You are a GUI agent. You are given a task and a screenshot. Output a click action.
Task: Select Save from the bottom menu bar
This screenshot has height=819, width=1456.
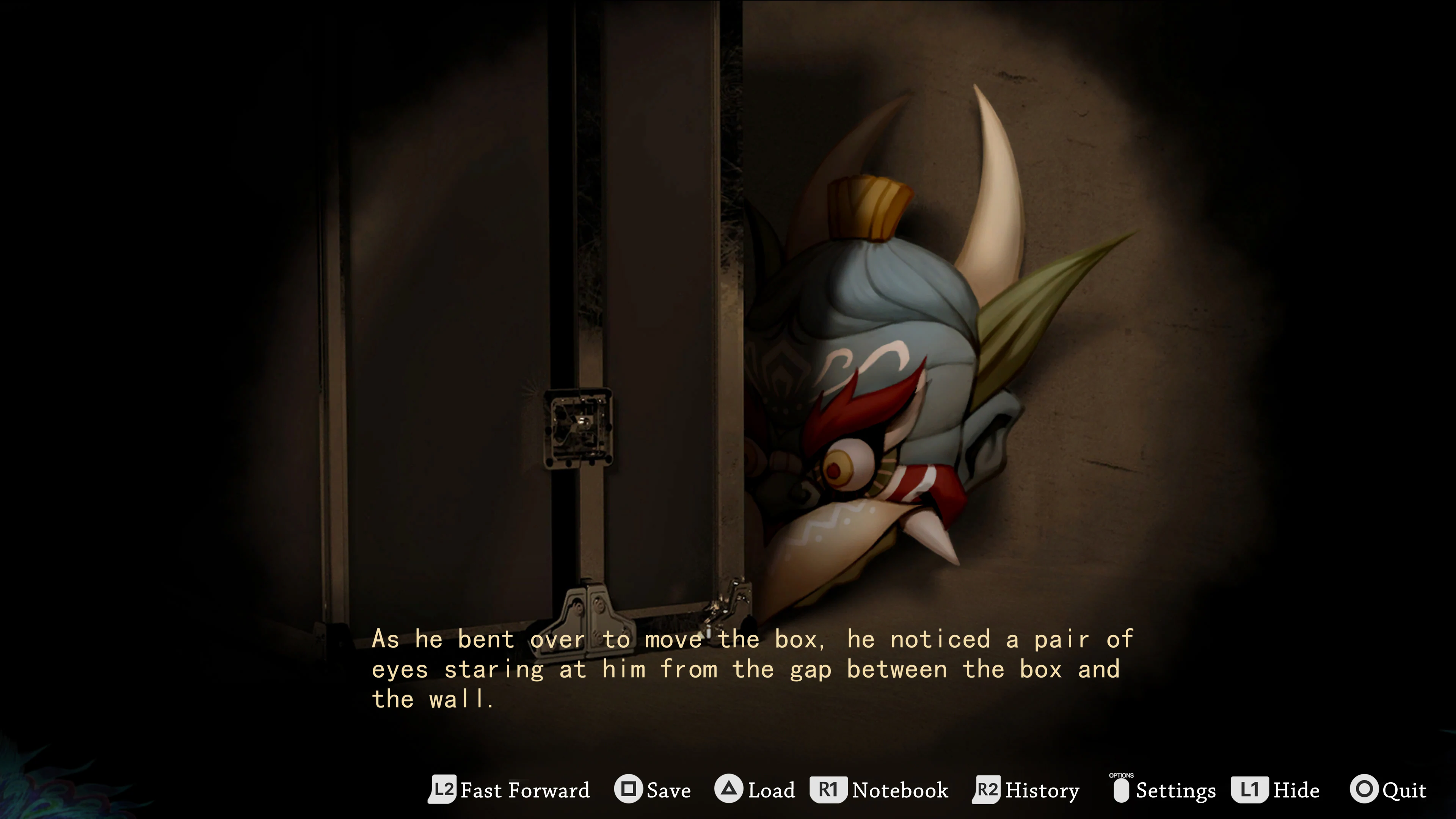pyautogui.click(x=668, y=790)
